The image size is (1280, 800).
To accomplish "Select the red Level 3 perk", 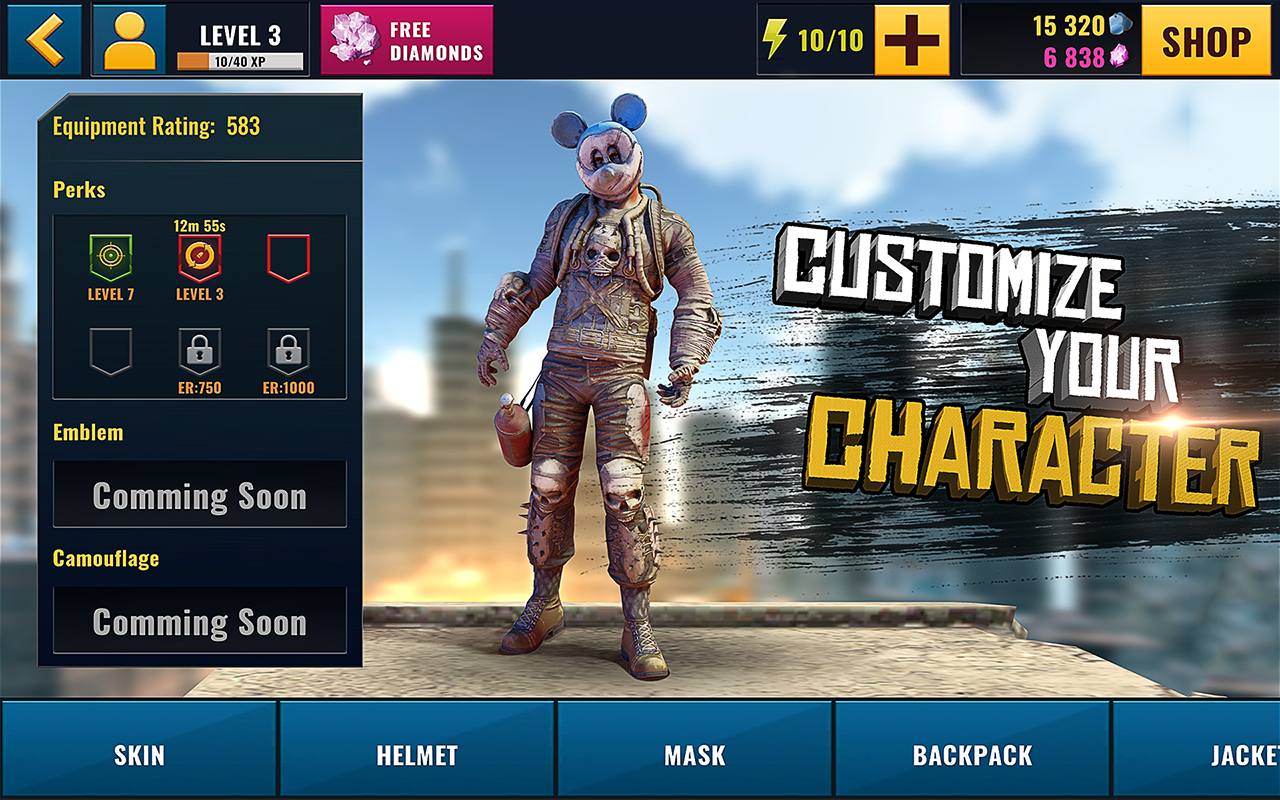I will click(x=199, y=258).
